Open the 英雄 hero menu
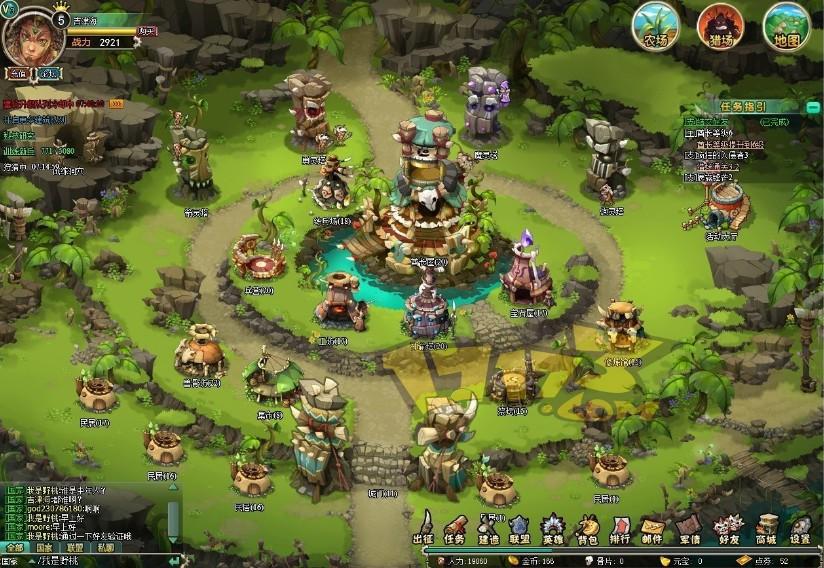824x568 pixels. click(552, 528)
